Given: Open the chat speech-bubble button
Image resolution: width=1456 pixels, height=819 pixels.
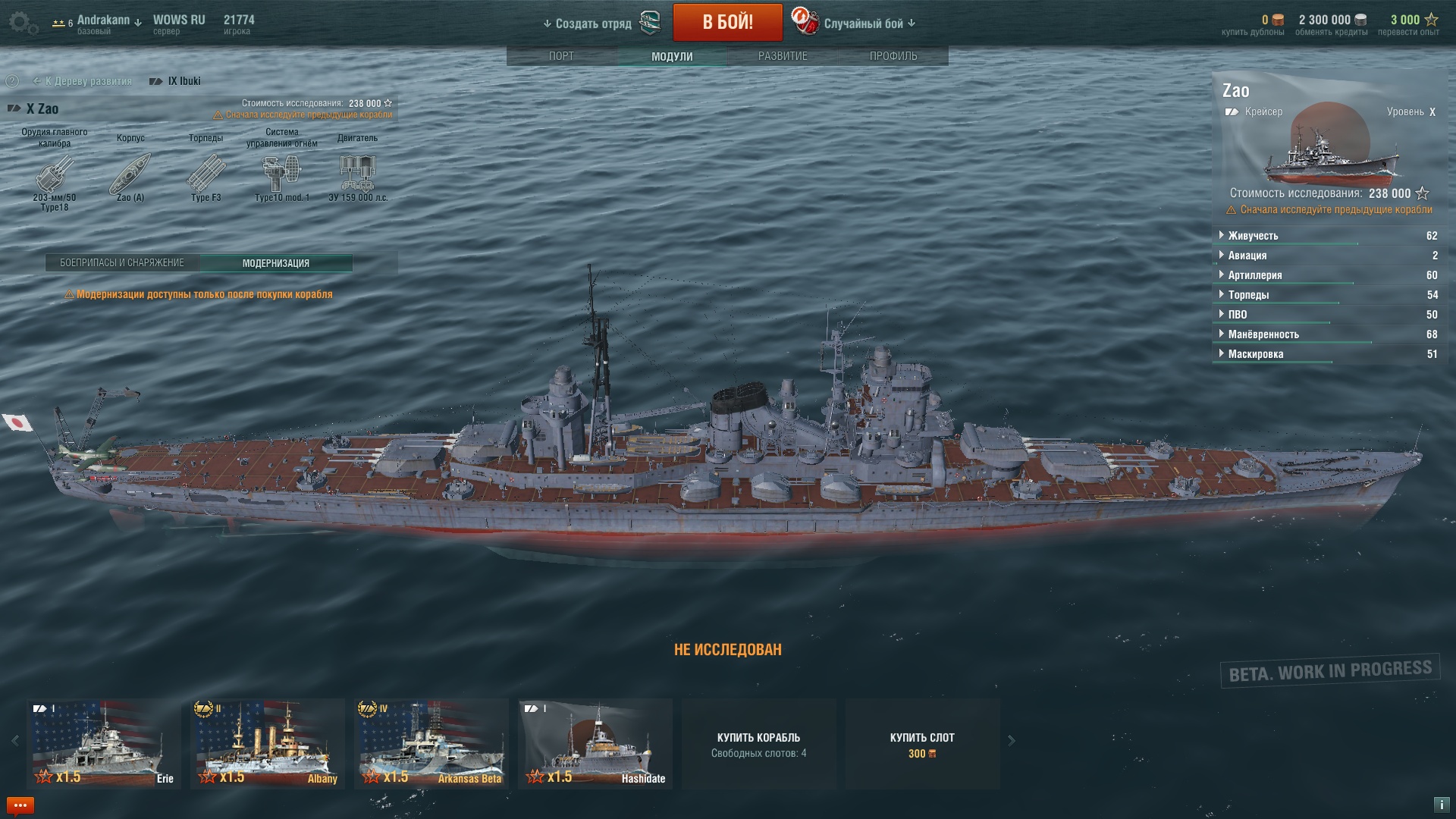Looking at the screenshot, I should pyautogui.click(x=20, y=805).
